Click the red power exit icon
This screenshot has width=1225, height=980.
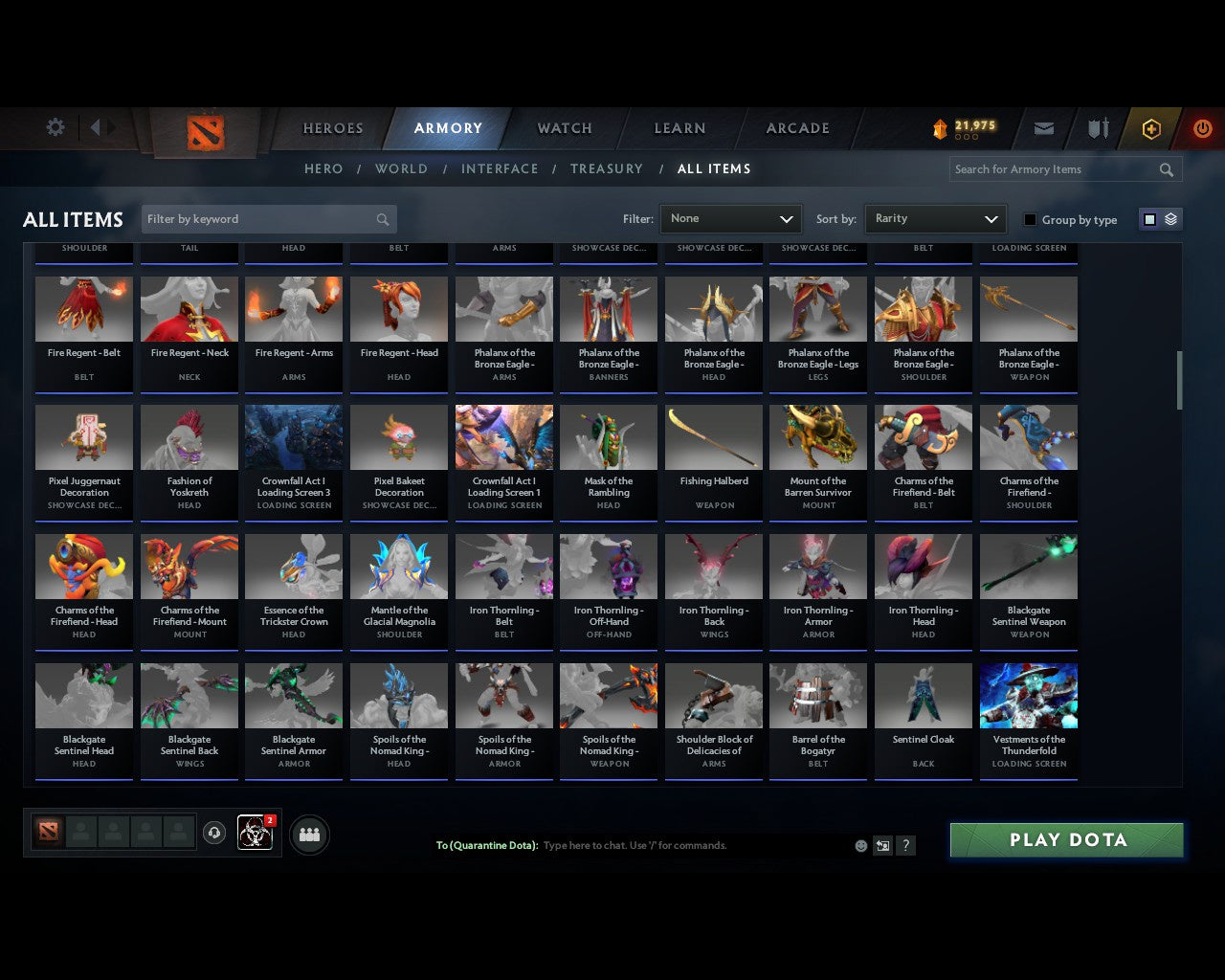(1202, 128)
